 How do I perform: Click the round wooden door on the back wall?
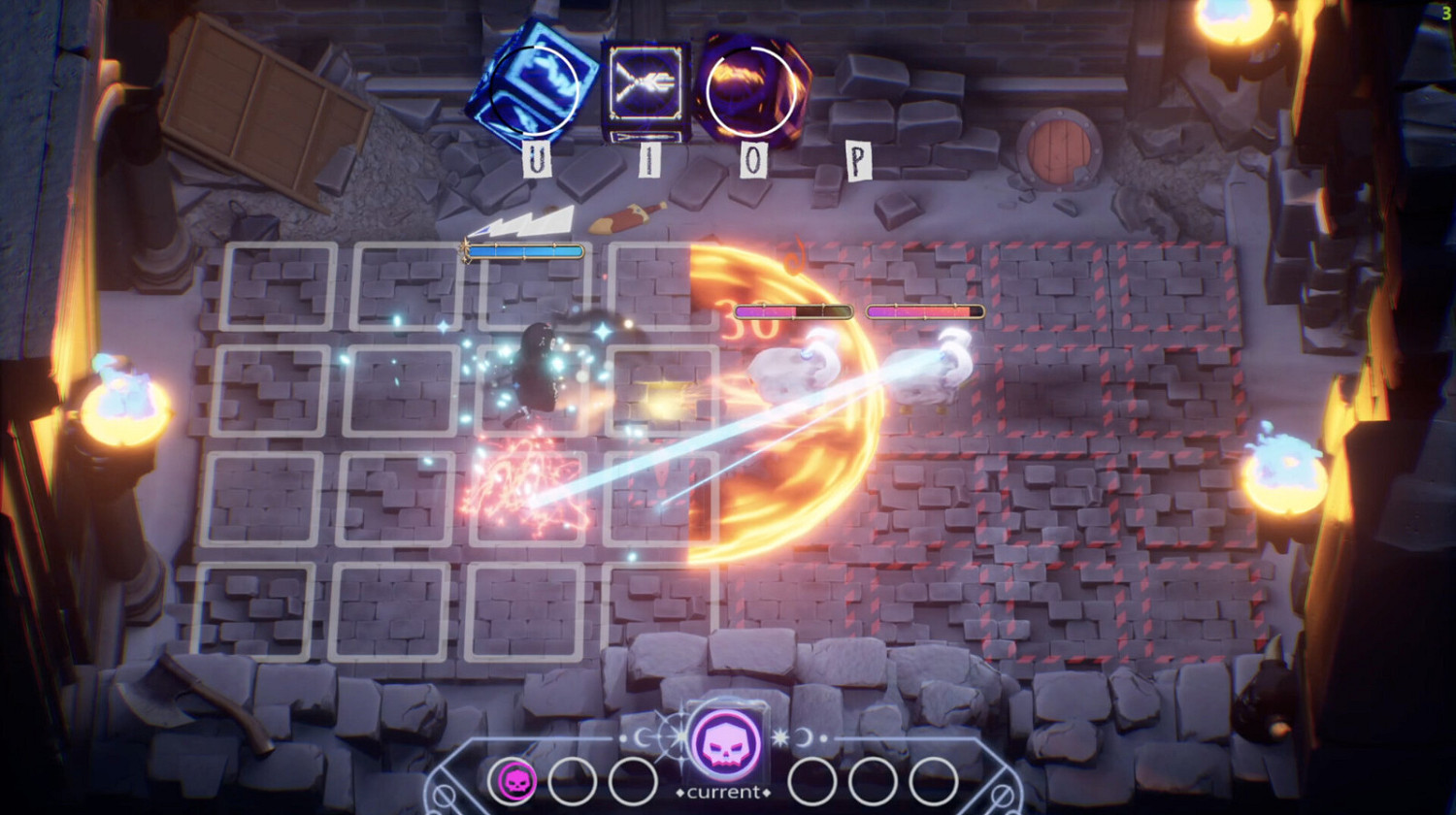click(1058, 147)
